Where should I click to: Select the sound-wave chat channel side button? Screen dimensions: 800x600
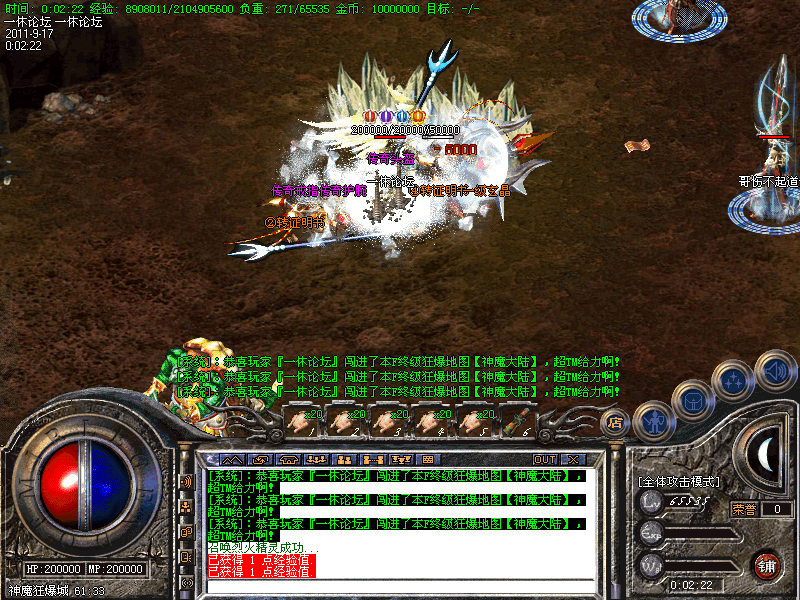186,481
